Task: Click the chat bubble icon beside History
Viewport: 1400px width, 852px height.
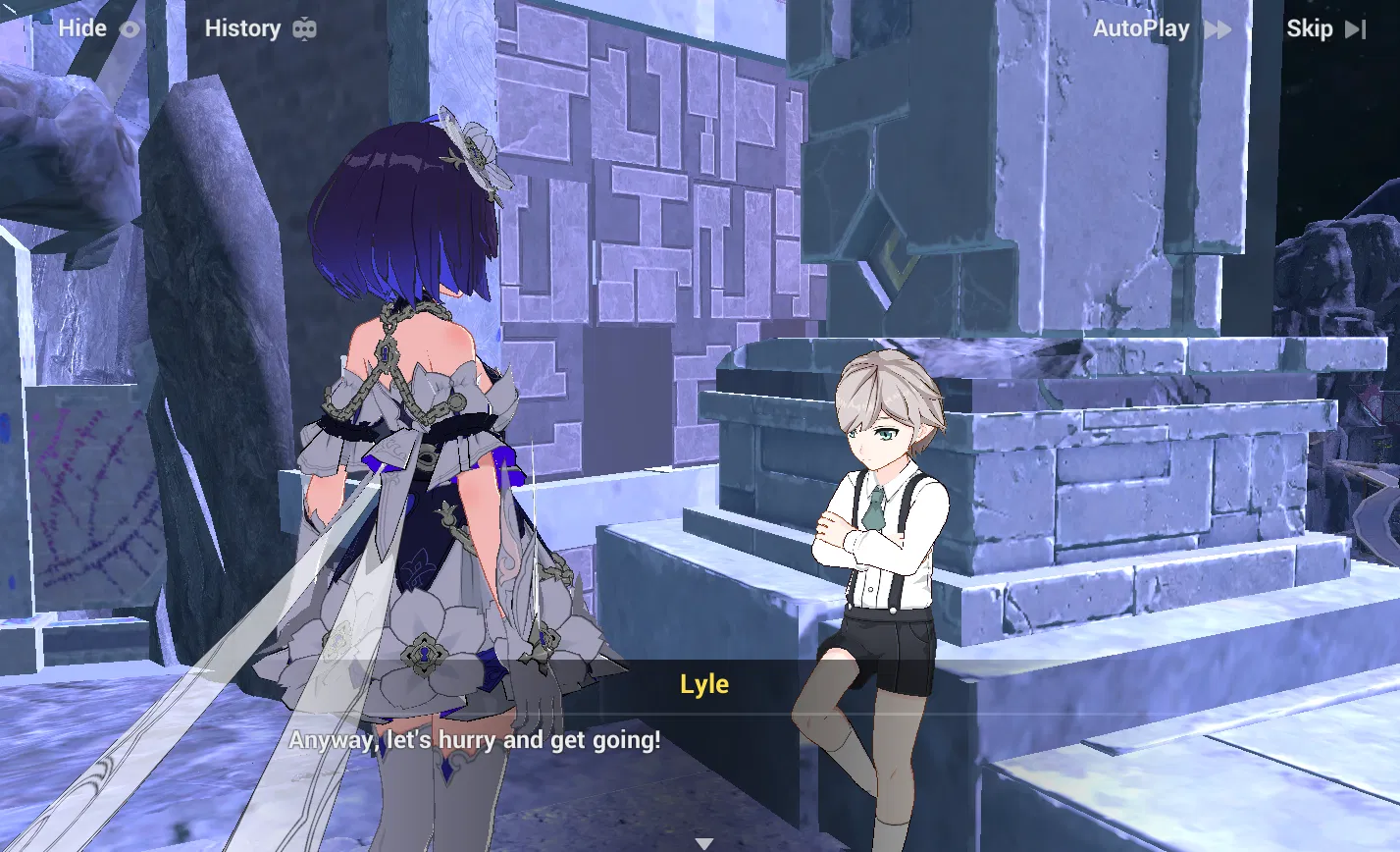Action: (x=304, y=28)
